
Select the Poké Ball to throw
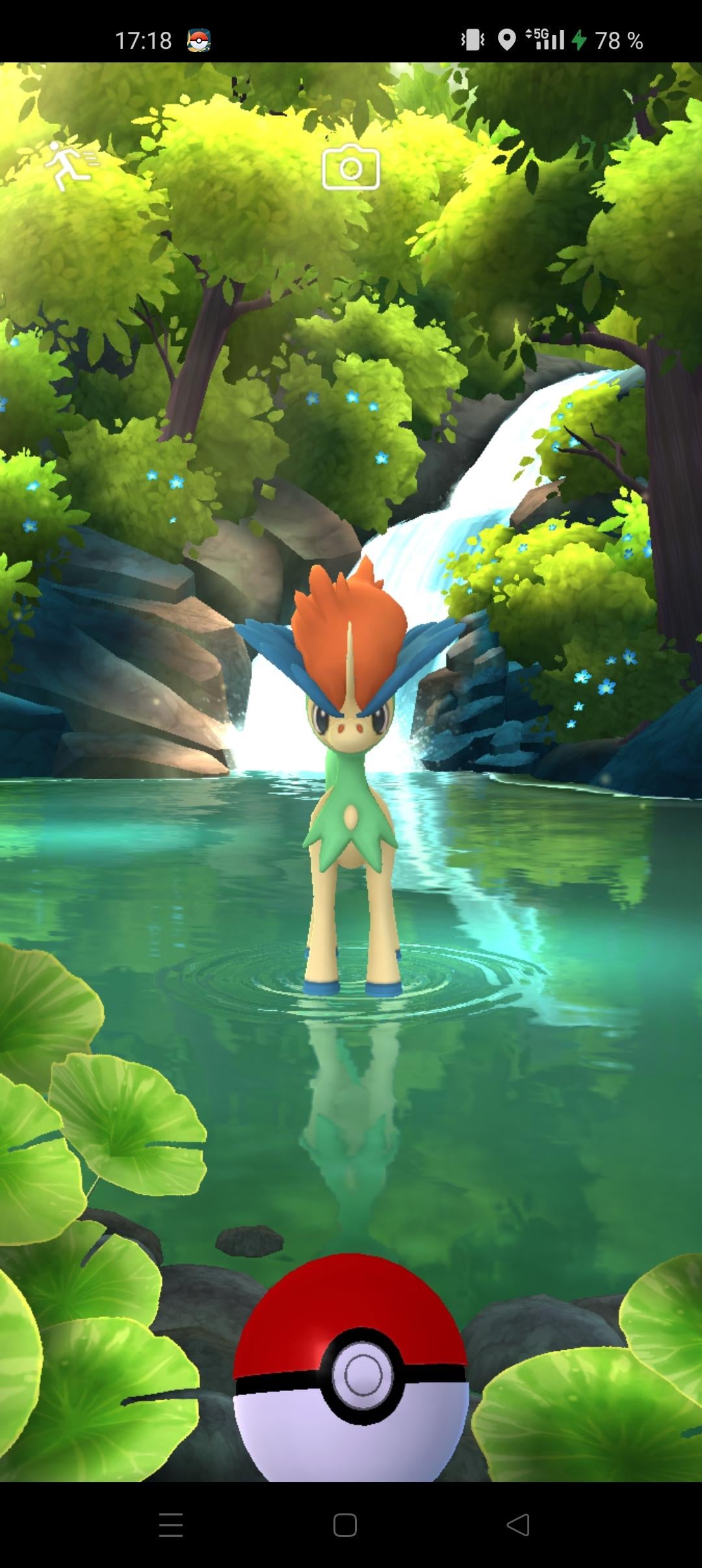pyautogui.click(x=351, y=1371)
